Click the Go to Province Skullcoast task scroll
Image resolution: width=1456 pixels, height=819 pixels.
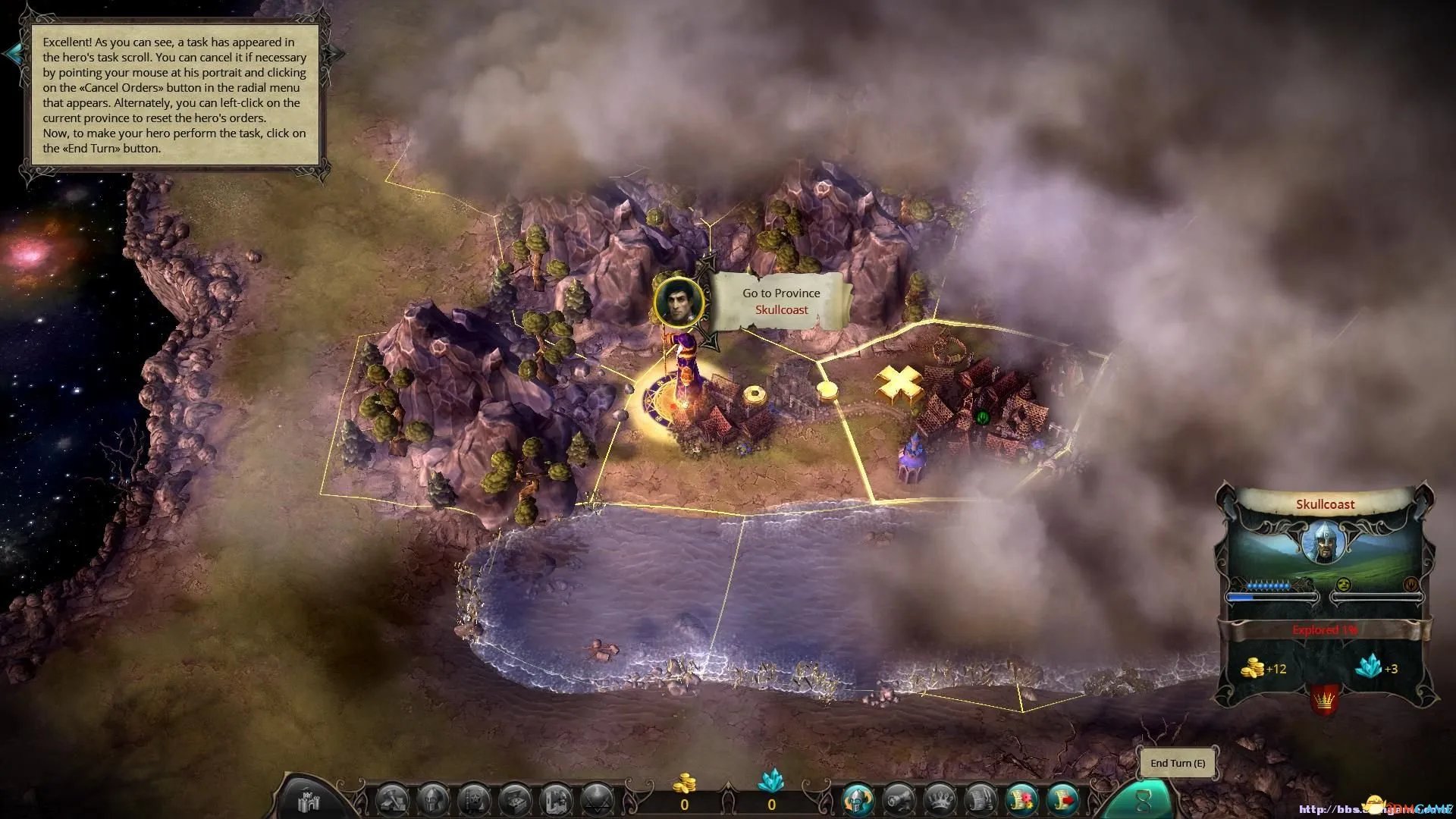pyautogui.click(x=781, y=302)
